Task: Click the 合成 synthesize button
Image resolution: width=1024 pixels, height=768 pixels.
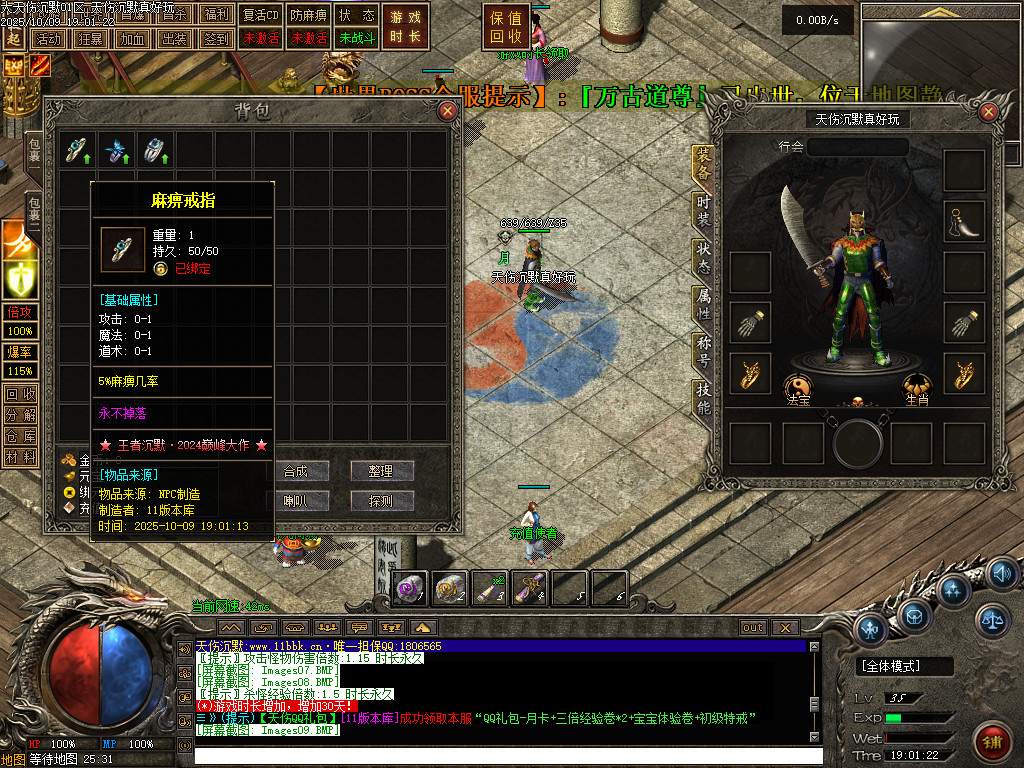Action: (x=295, y=471)
